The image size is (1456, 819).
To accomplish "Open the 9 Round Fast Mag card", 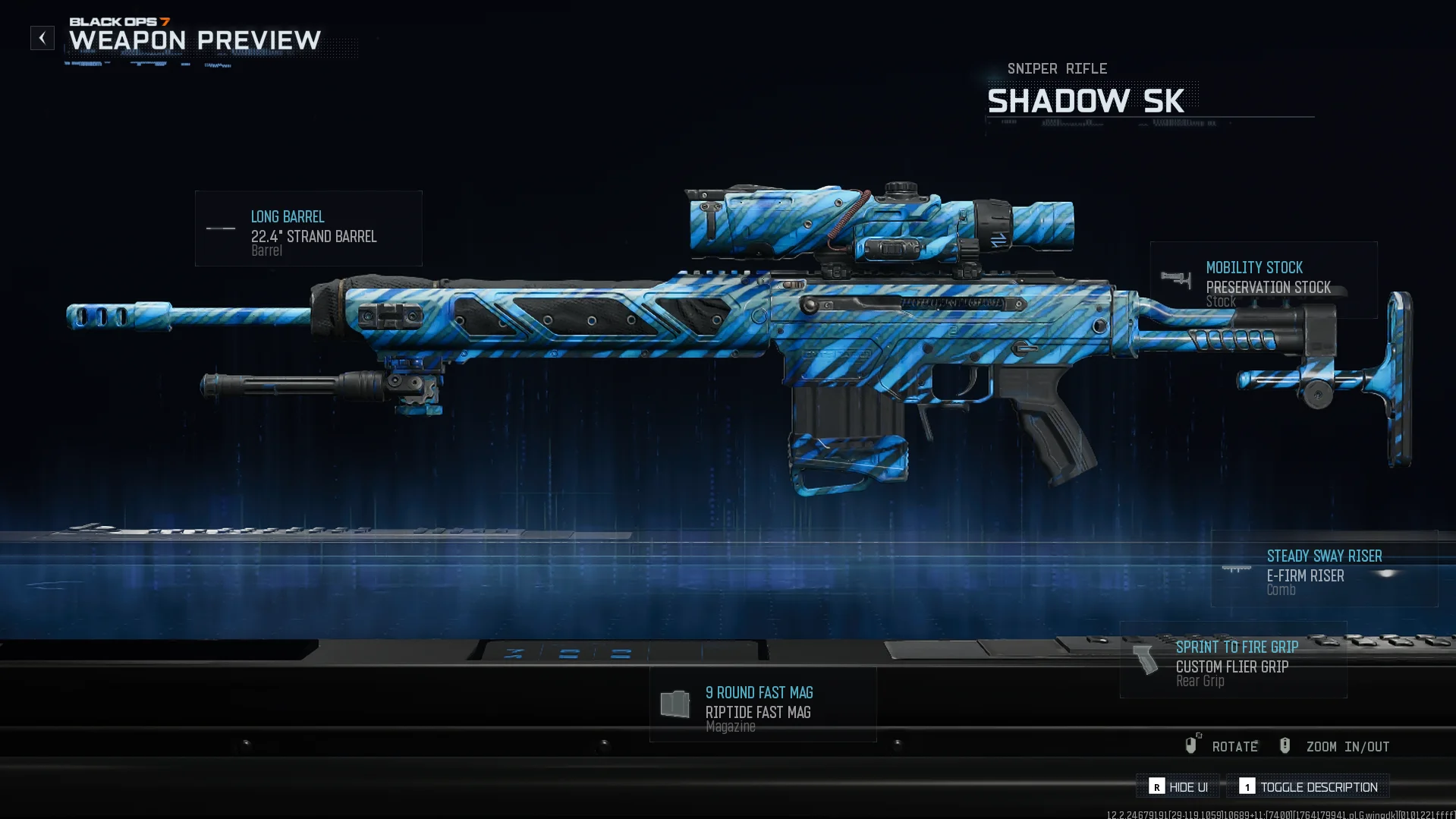I will point(763,704).
